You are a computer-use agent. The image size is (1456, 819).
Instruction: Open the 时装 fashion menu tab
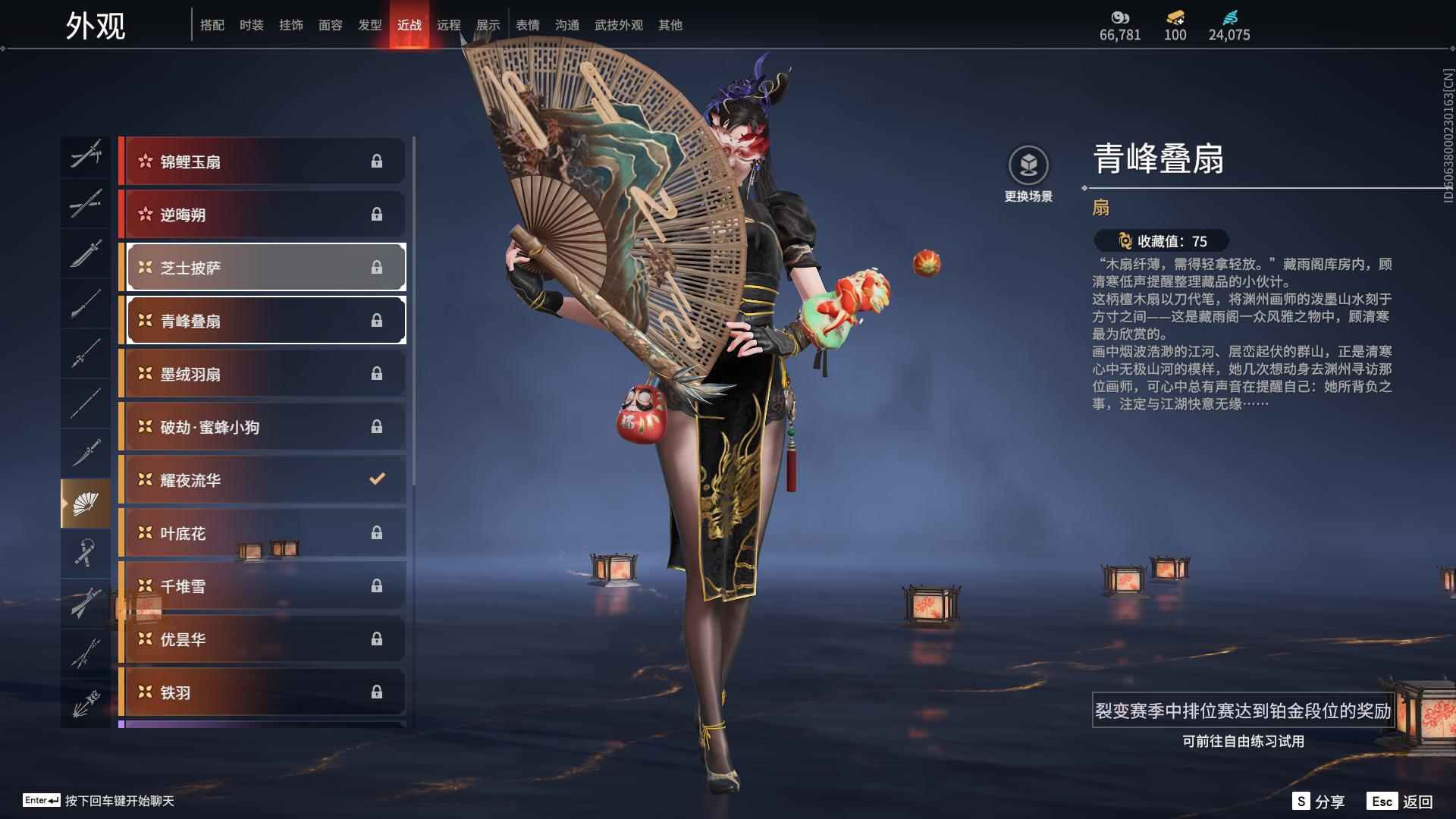(x=251, y=24)
